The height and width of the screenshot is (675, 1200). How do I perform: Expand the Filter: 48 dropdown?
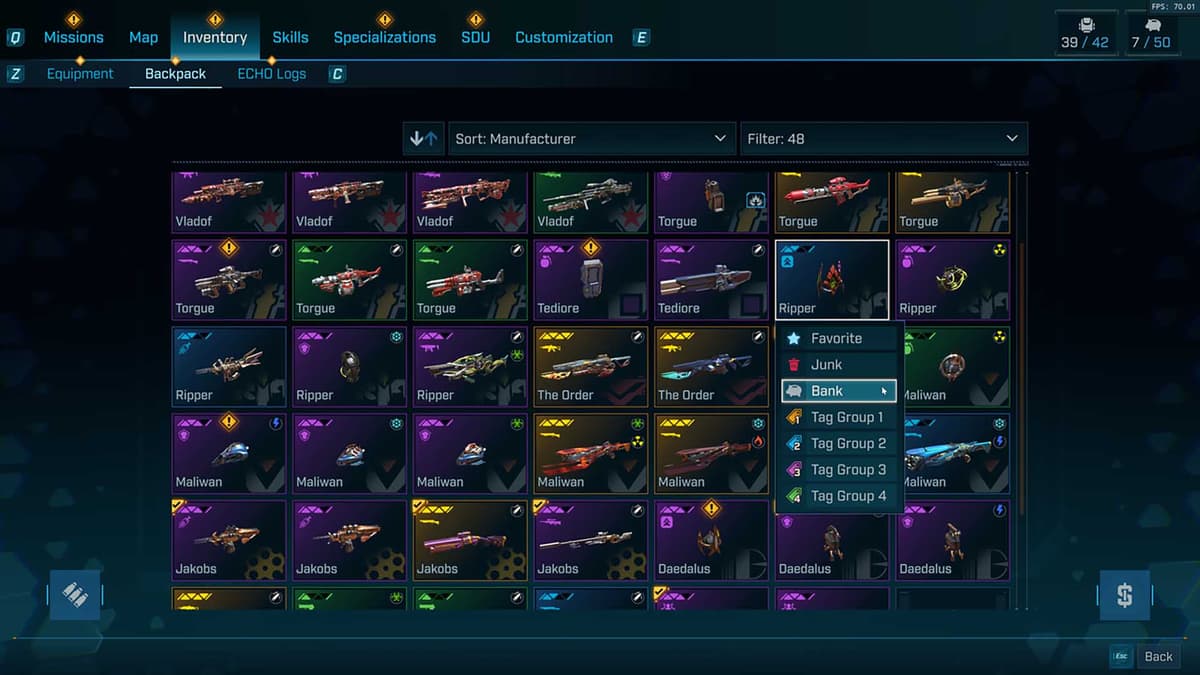[x=883, y=139]
